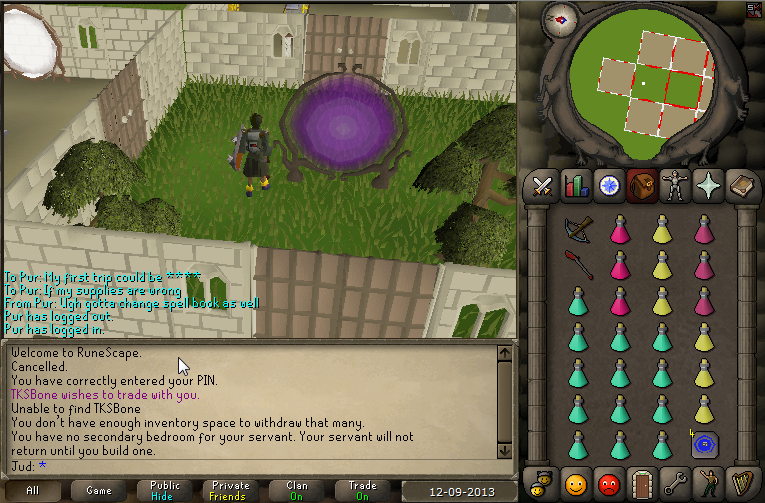The image size is (765, 503).
Task: Toggle the Public chat filter
Action: tap(165, 491)
